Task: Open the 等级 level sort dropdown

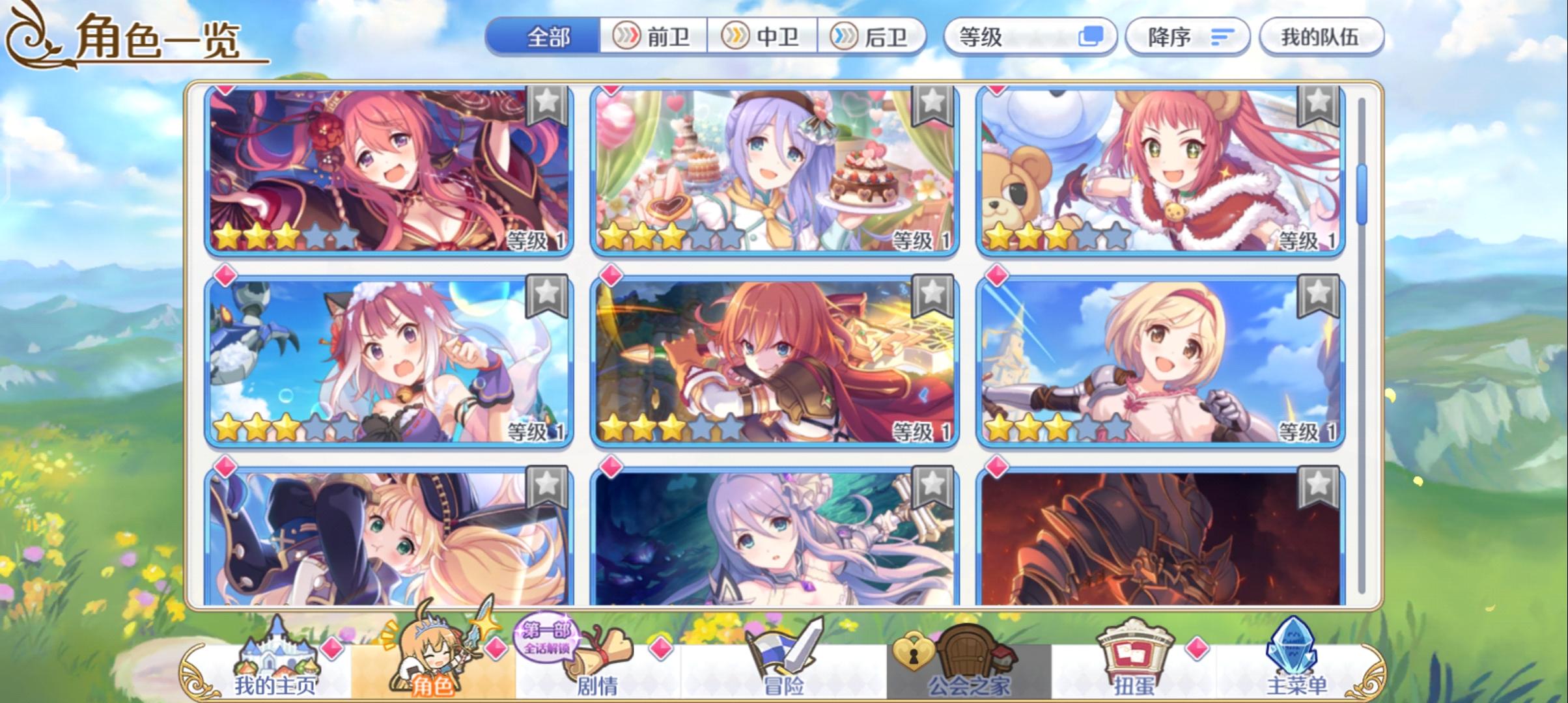Action: click(x=1029, y=37)
